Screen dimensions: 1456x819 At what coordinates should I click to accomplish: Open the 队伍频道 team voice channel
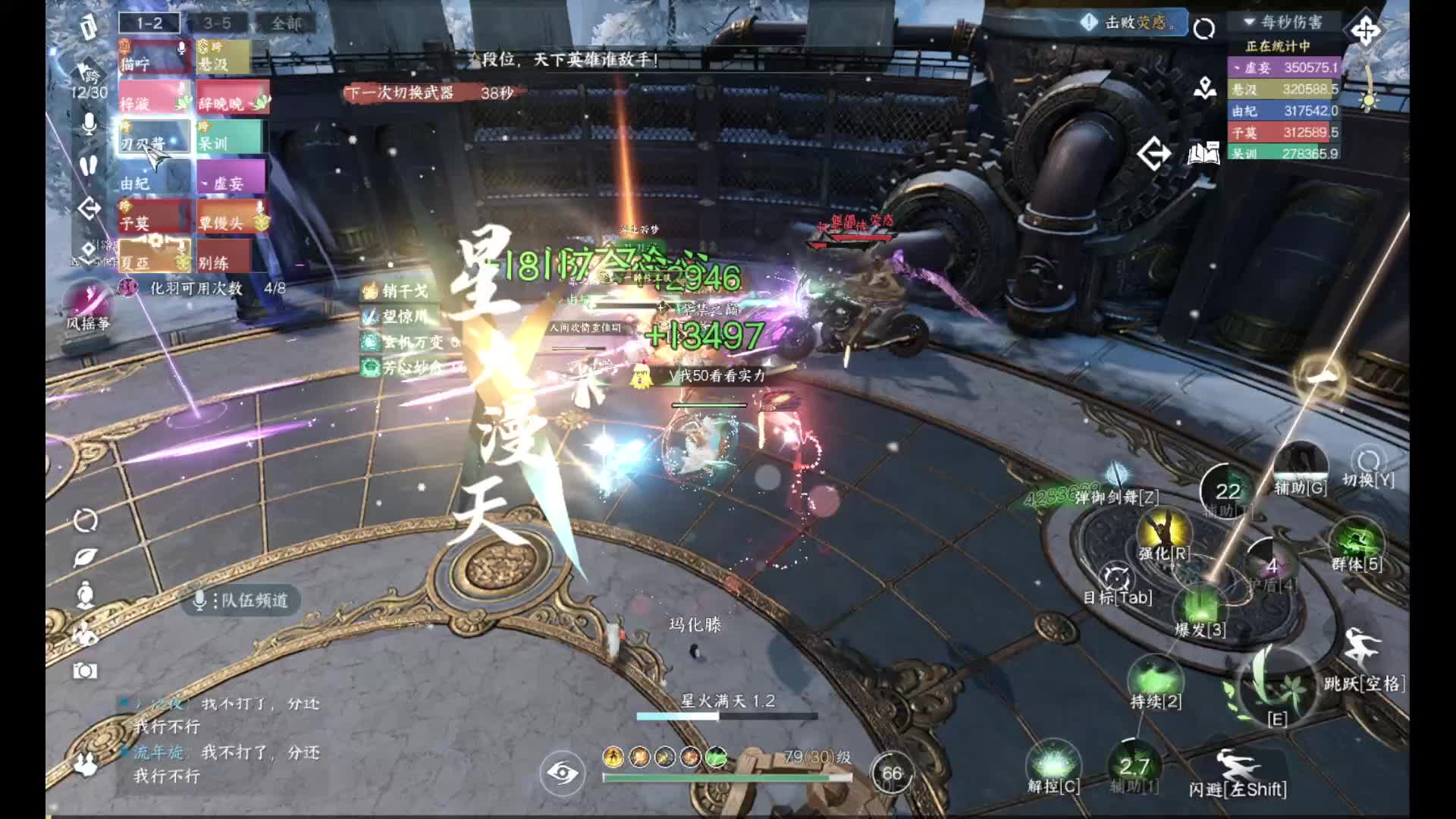point(243,601)
